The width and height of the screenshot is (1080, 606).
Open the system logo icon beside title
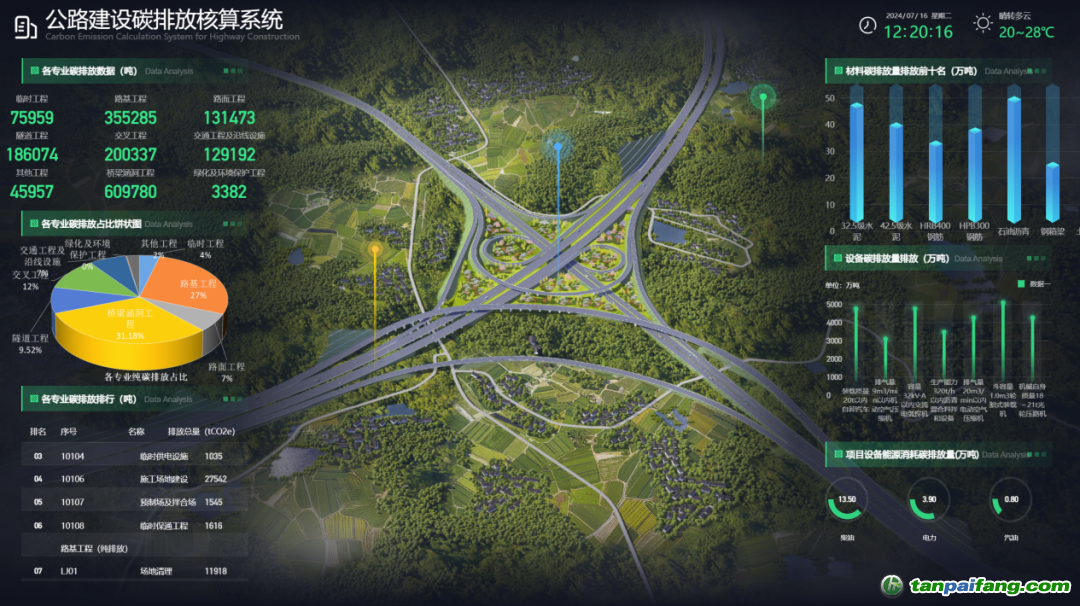tap(26, 27)
